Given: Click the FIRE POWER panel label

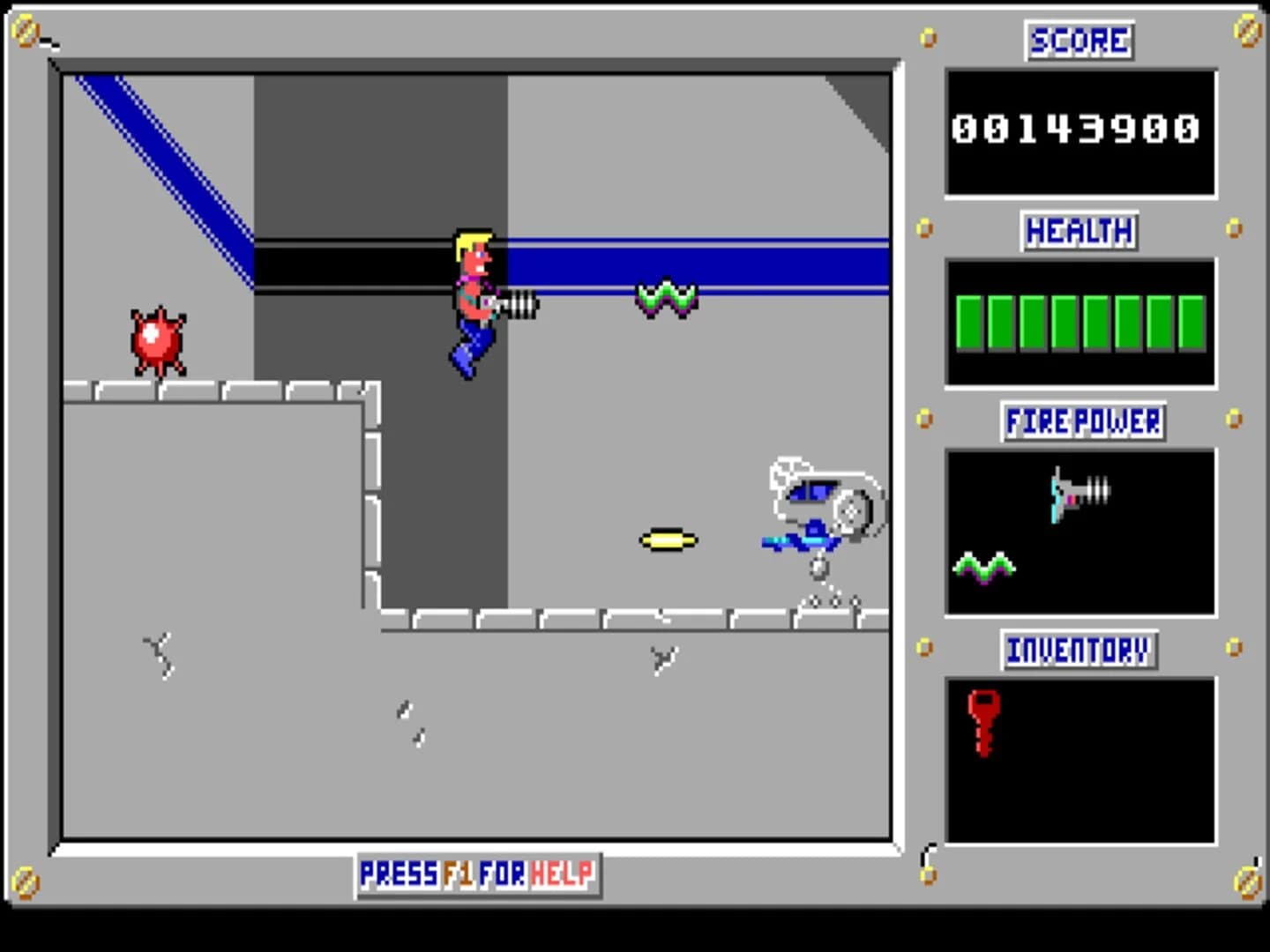Looking at the screenshot, I should pyautogui.click(x=1081, y=423).
